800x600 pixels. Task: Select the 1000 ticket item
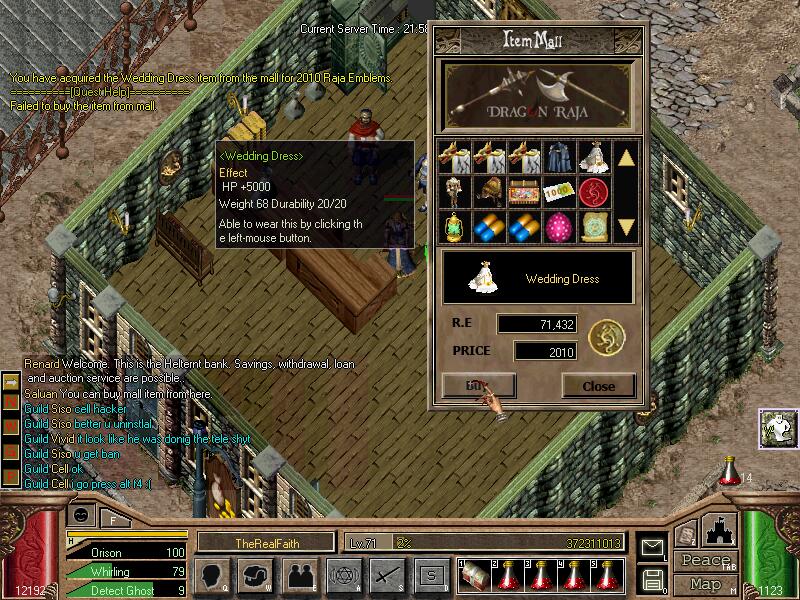(x=559, y=191)
